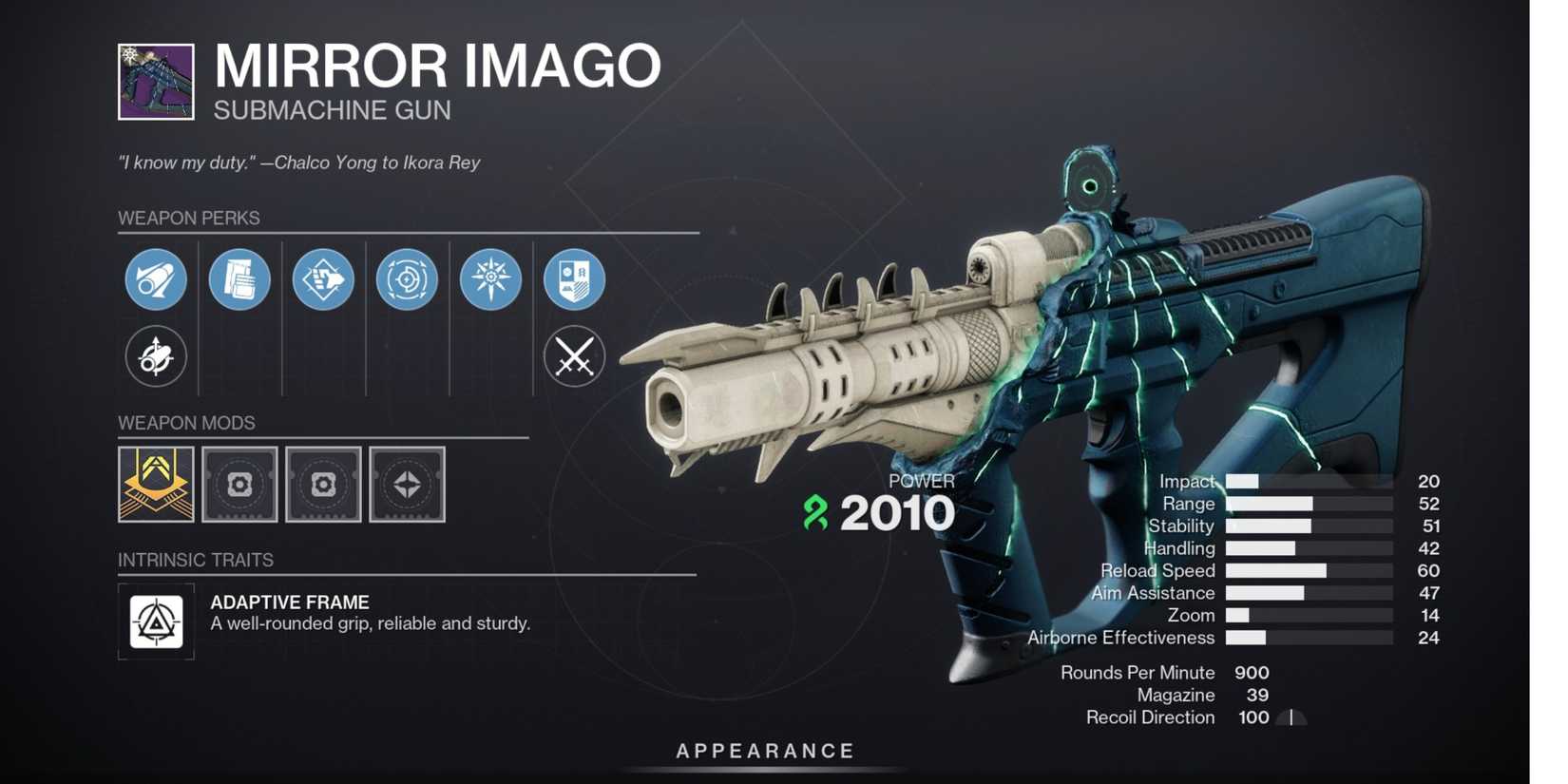Open the magazine perk options

(239, 279)
